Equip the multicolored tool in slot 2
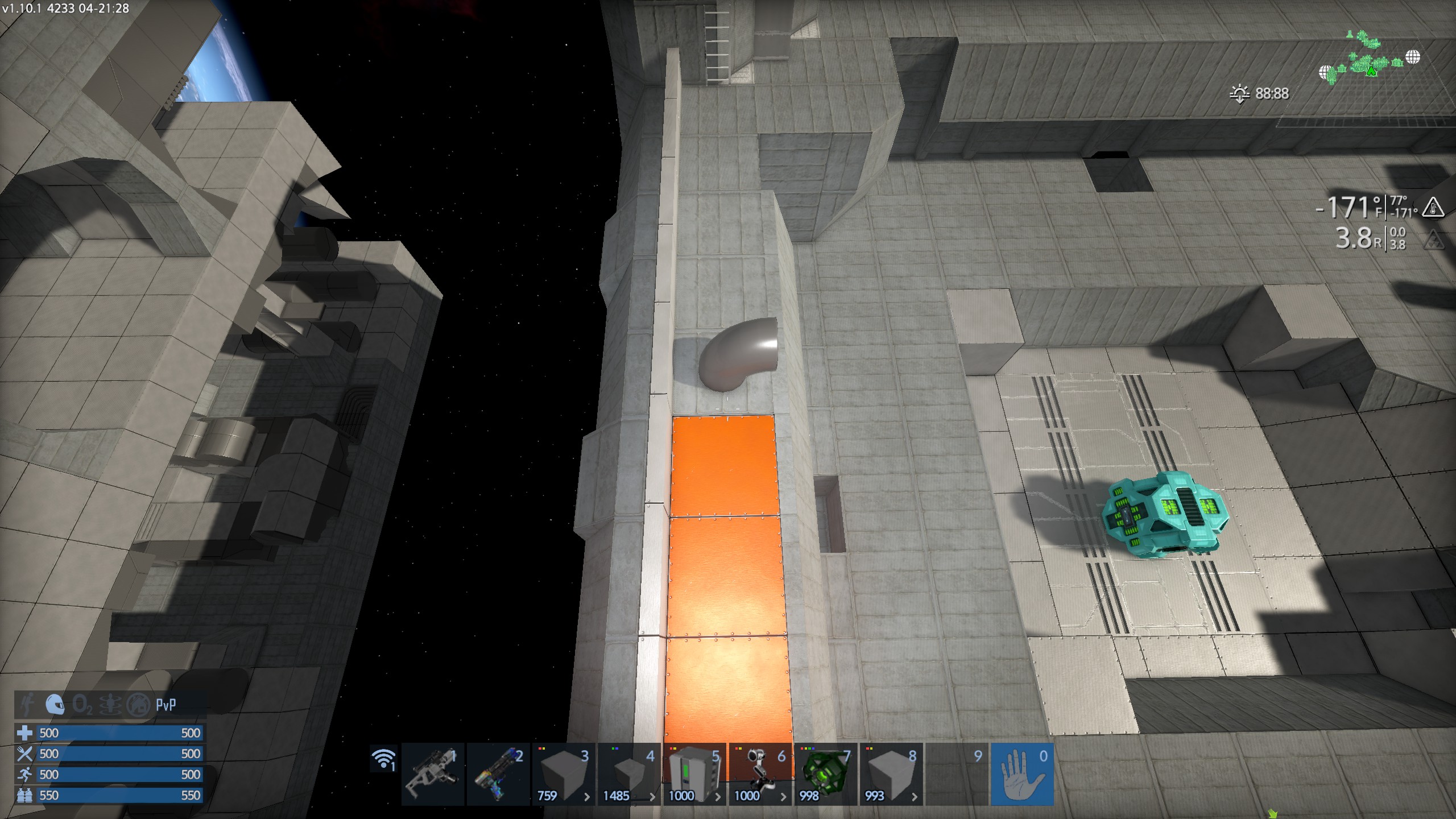Viewport: 1456px width, 819px height. (498, 774)
